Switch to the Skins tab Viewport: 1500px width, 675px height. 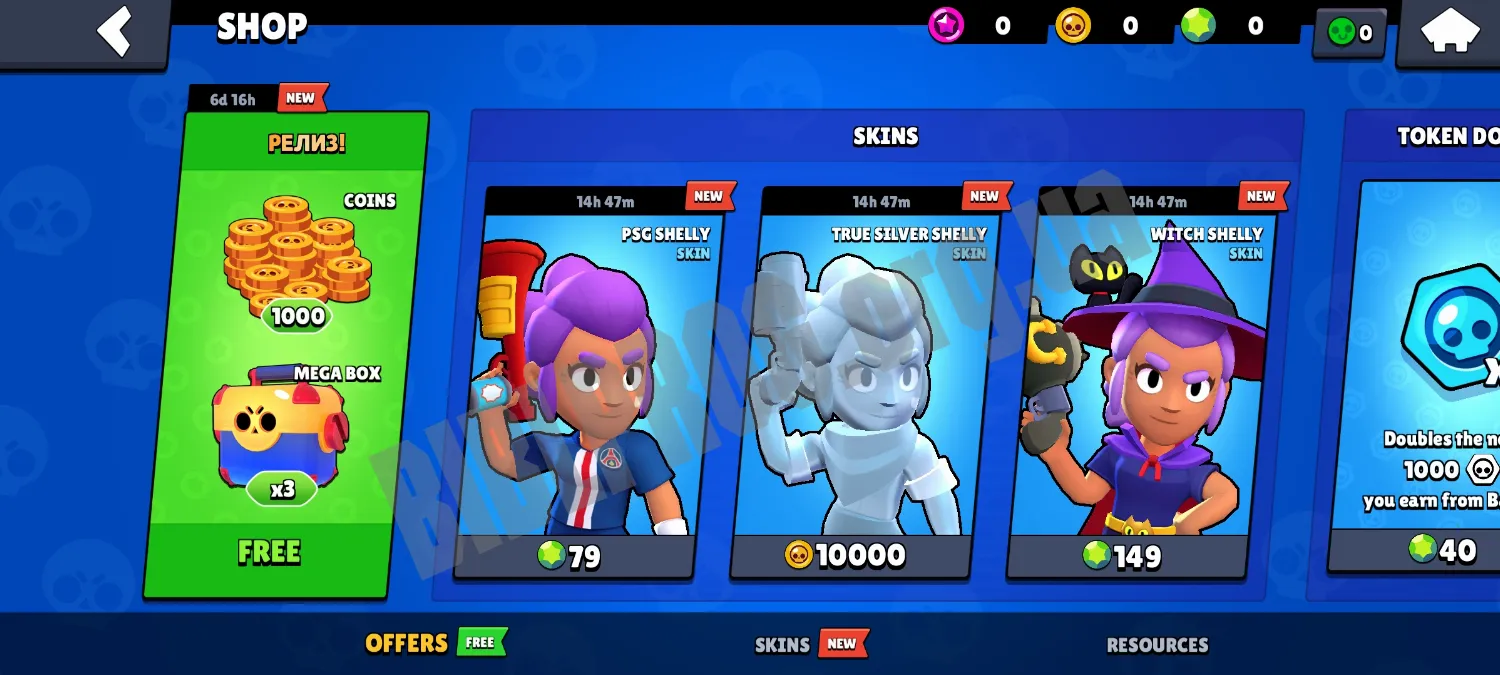(x=782, y=645)
